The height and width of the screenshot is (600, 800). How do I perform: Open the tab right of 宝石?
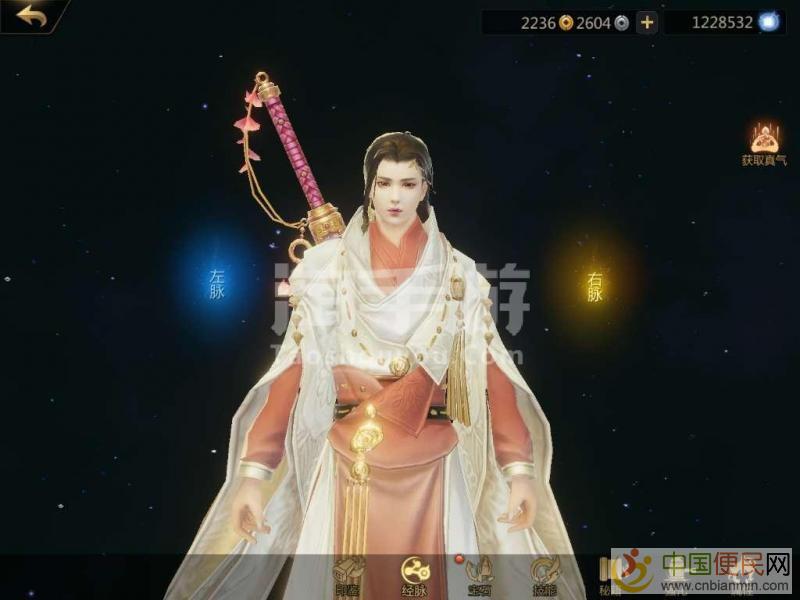pos(544,573)
